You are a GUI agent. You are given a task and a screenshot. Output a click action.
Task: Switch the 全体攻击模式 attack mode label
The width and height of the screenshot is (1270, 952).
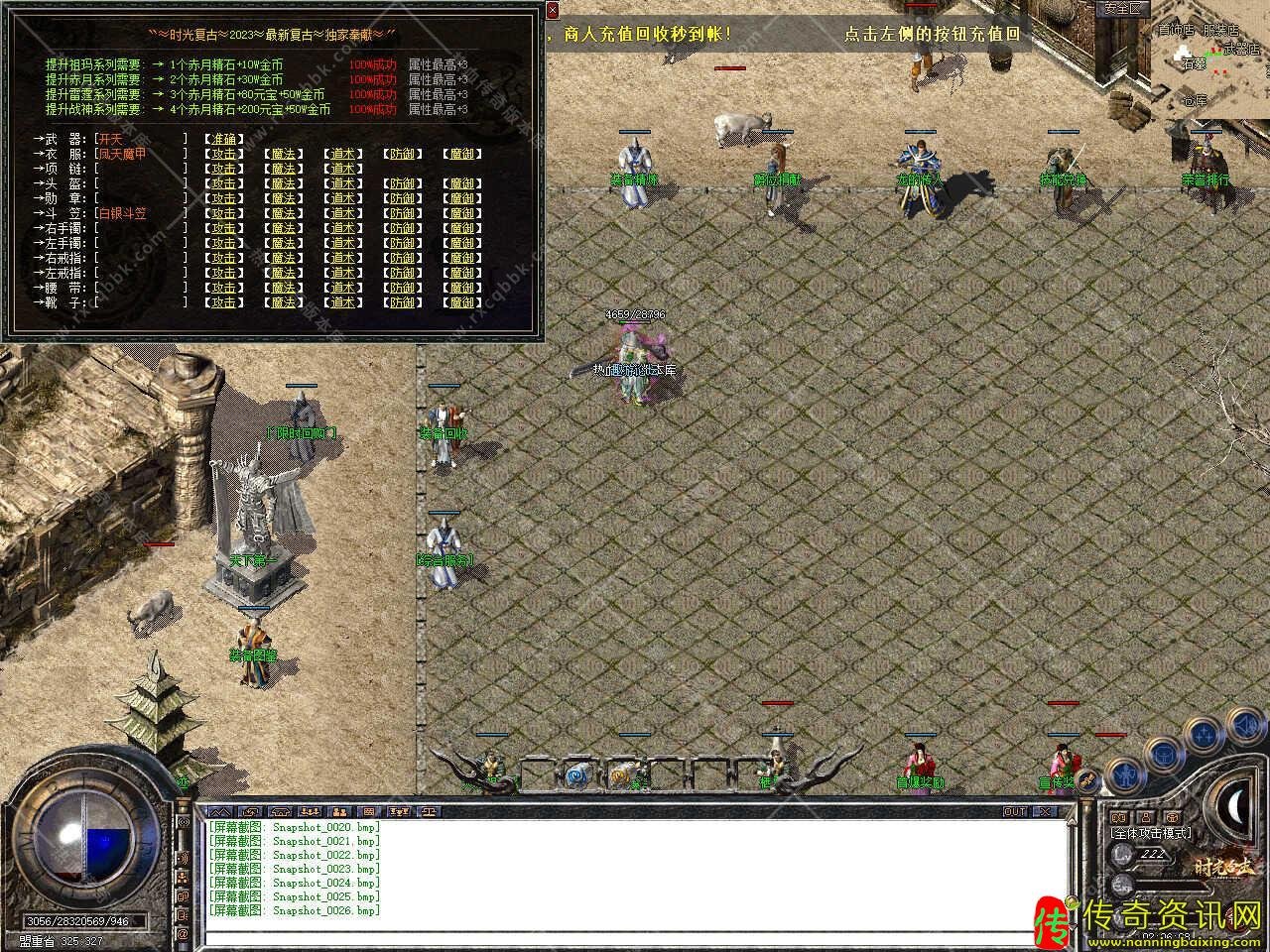pos(1151,833)
